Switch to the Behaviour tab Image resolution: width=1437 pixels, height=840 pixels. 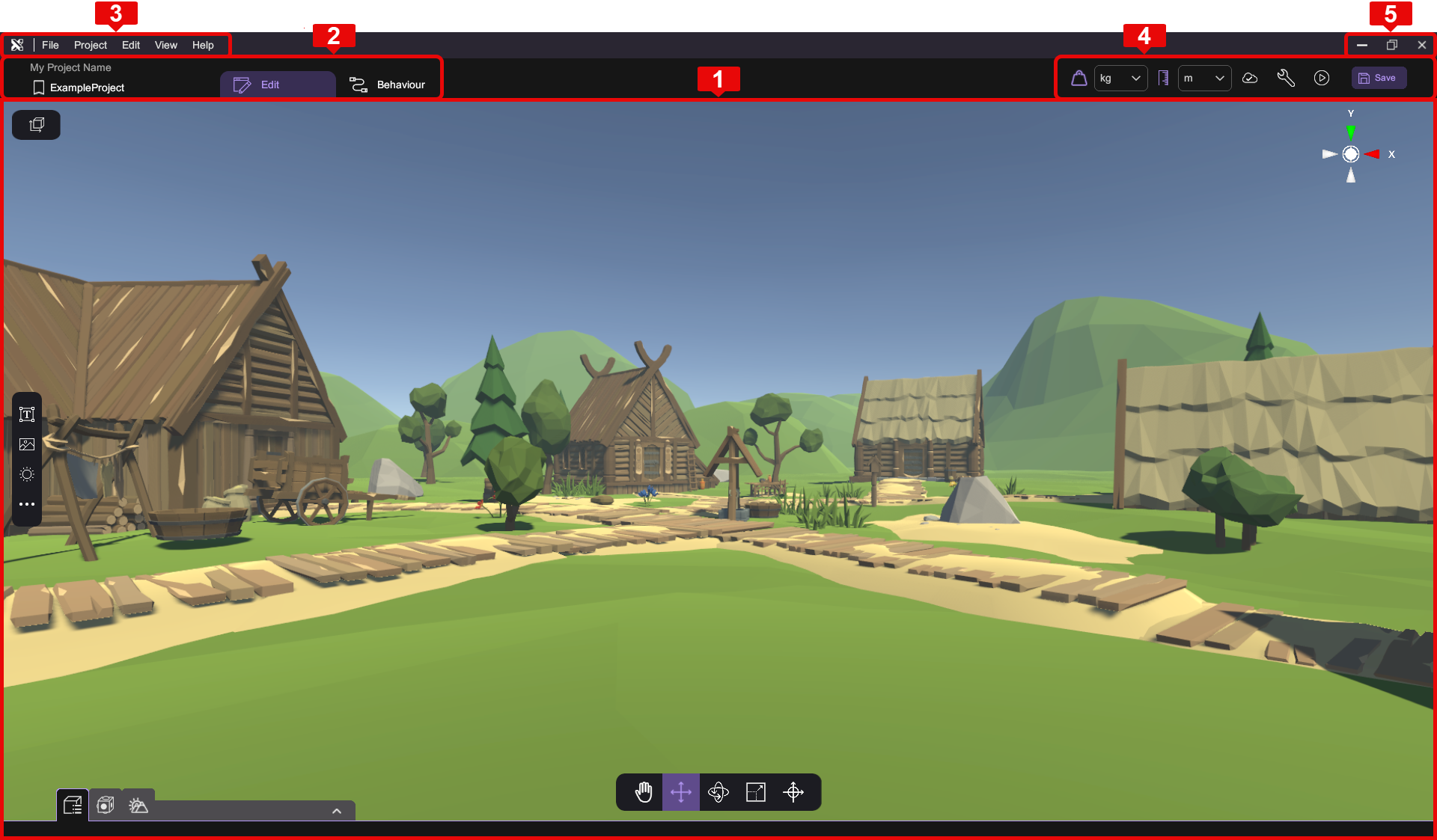pos(388,85)
